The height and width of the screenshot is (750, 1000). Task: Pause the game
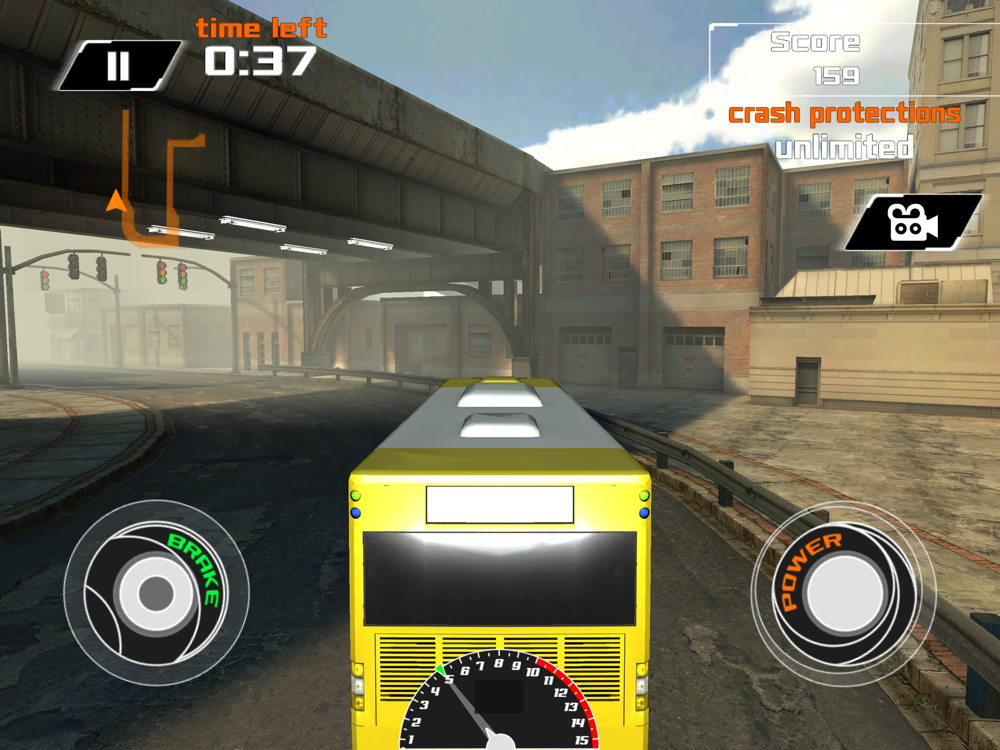tap(119, 66)
